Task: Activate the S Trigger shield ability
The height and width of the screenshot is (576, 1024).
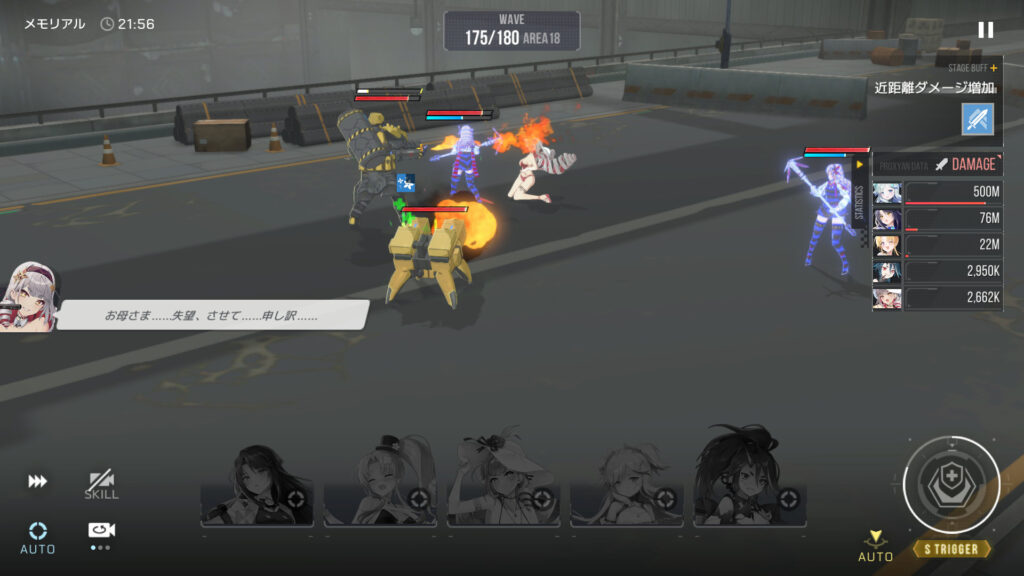Action: click(951, 485)
